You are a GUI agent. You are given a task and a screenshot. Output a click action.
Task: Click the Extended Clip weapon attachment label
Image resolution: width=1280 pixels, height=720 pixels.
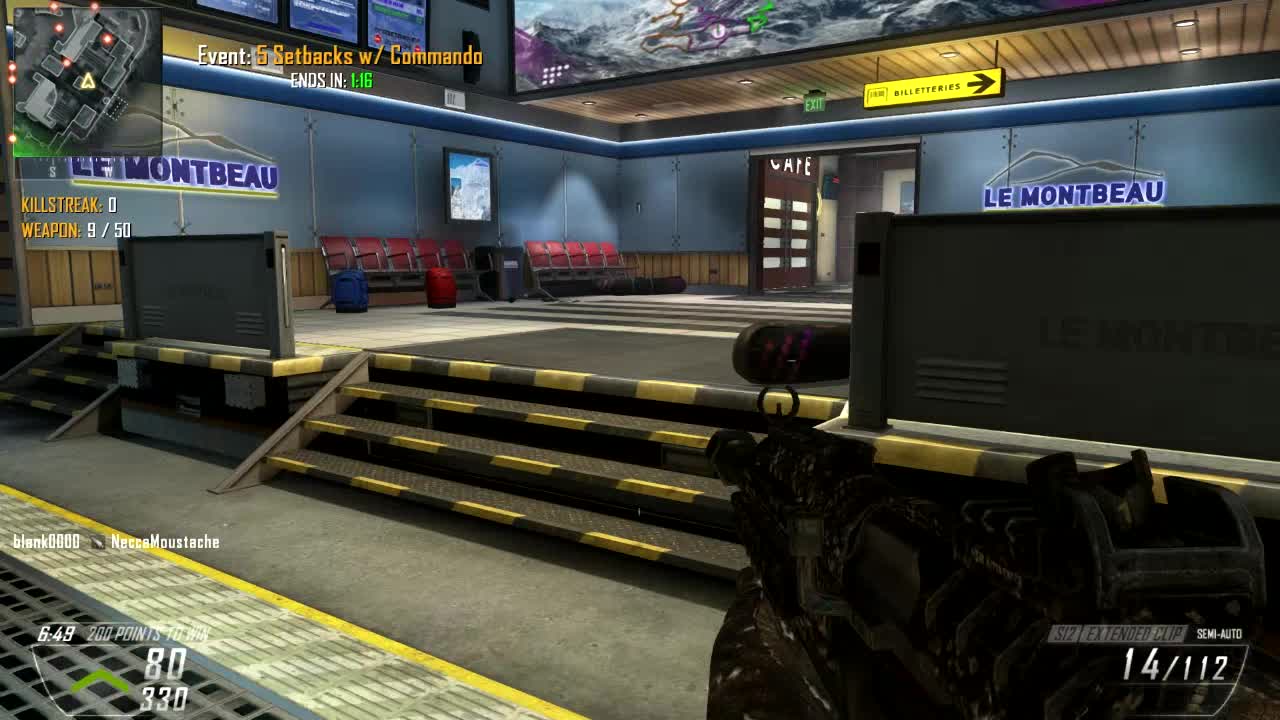click(1136, 634)
